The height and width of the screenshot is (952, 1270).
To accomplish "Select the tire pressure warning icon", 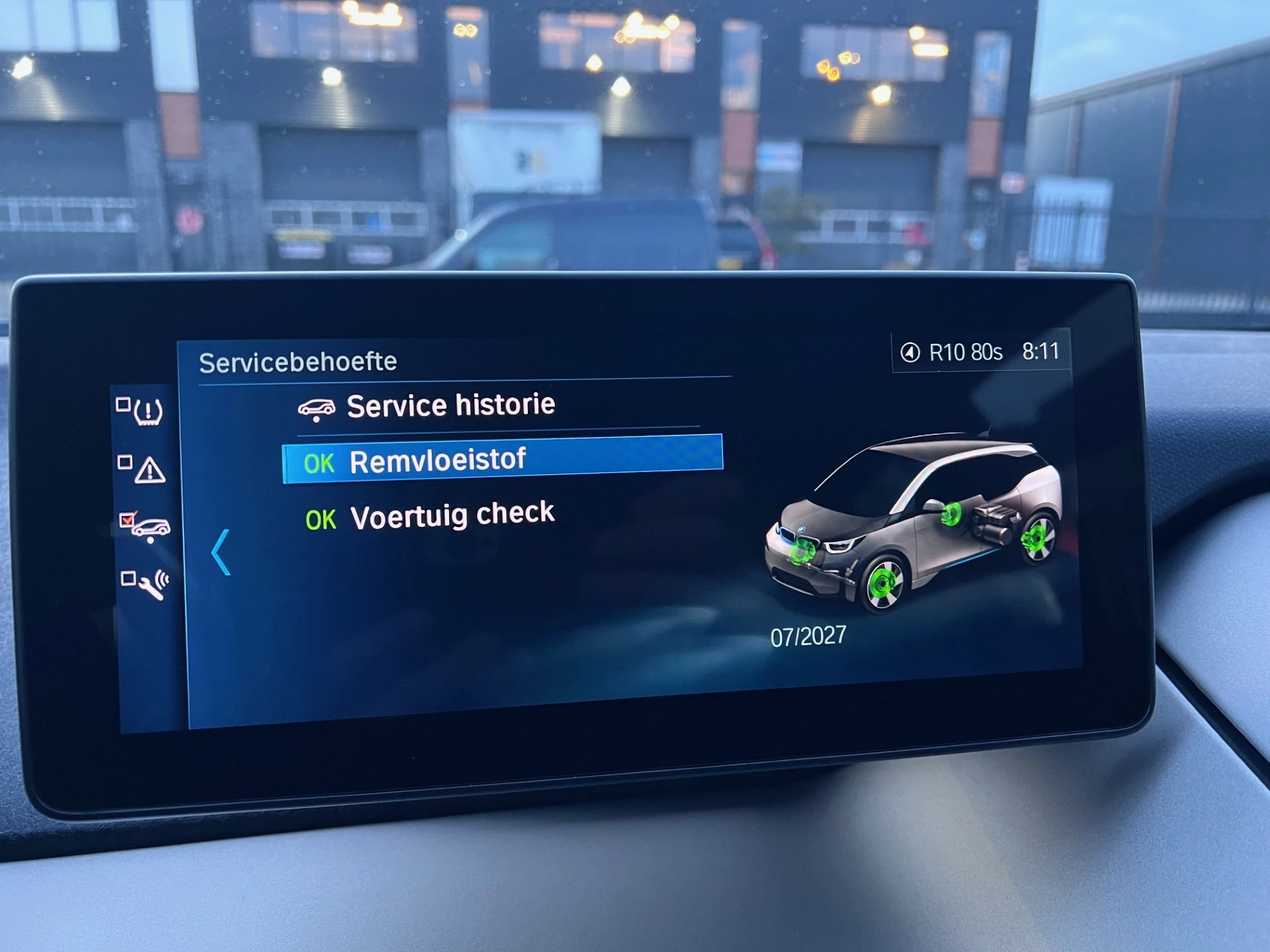I will [149, 412].
